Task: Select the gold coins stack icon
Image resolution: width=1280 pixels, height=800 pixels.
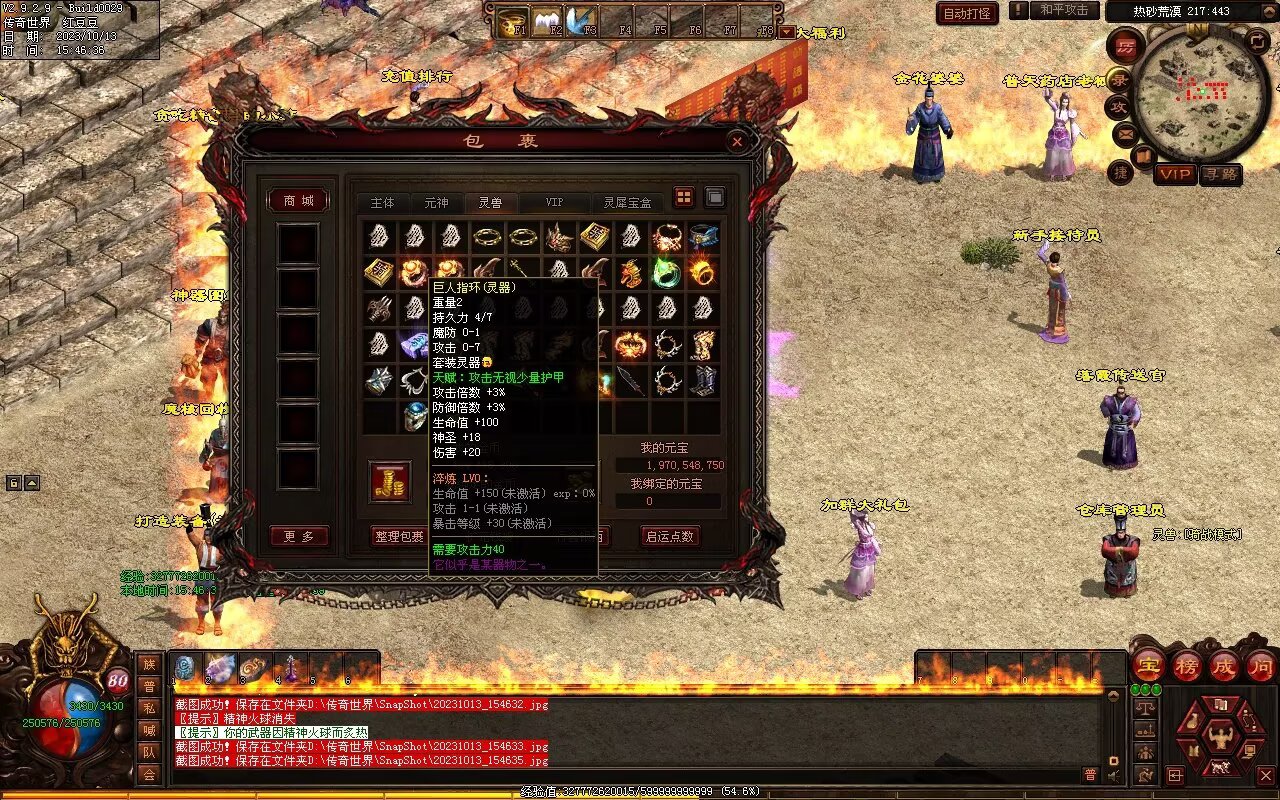Action: point(390,481)
